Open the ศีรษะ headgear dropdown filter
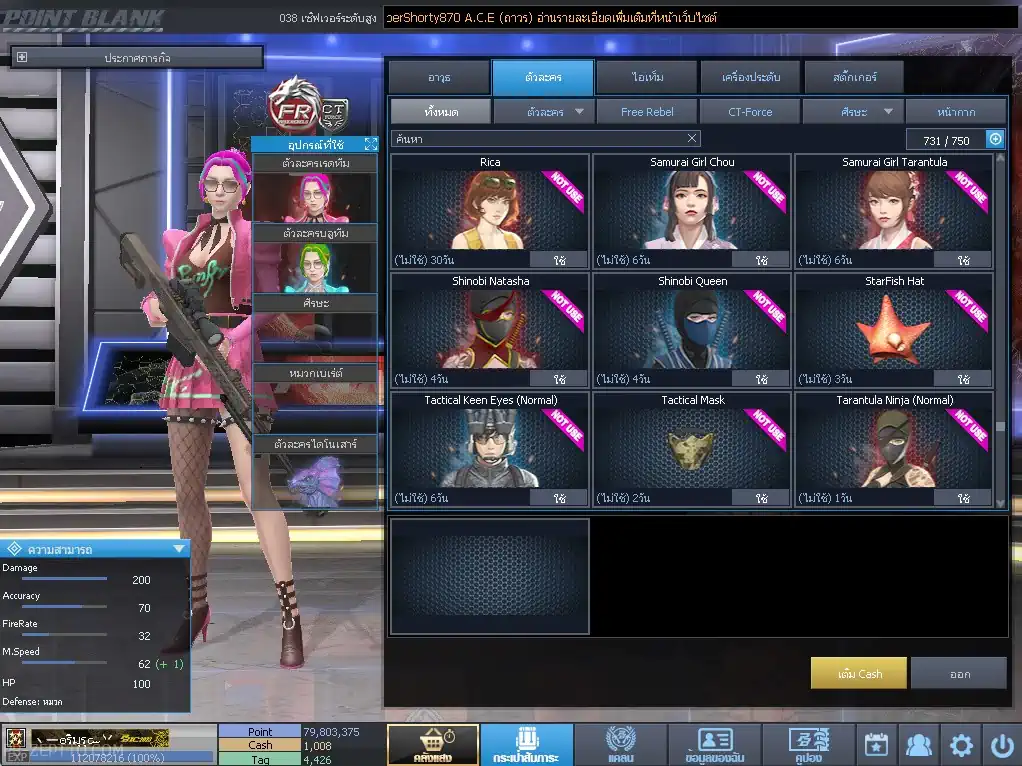 coord(854,112)
